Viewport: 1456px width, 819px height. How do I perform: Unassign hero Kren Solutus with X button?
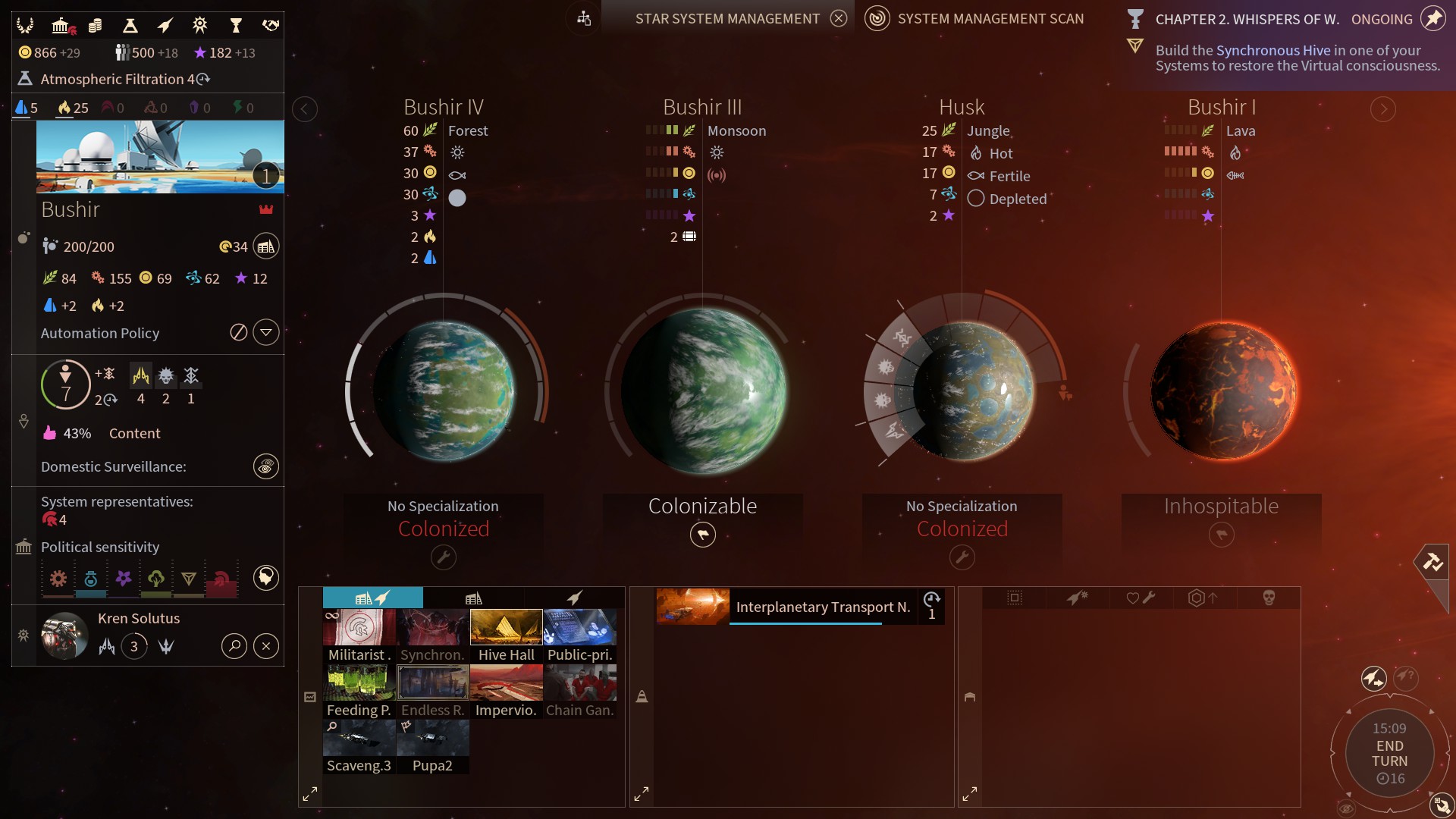point(265,646)
